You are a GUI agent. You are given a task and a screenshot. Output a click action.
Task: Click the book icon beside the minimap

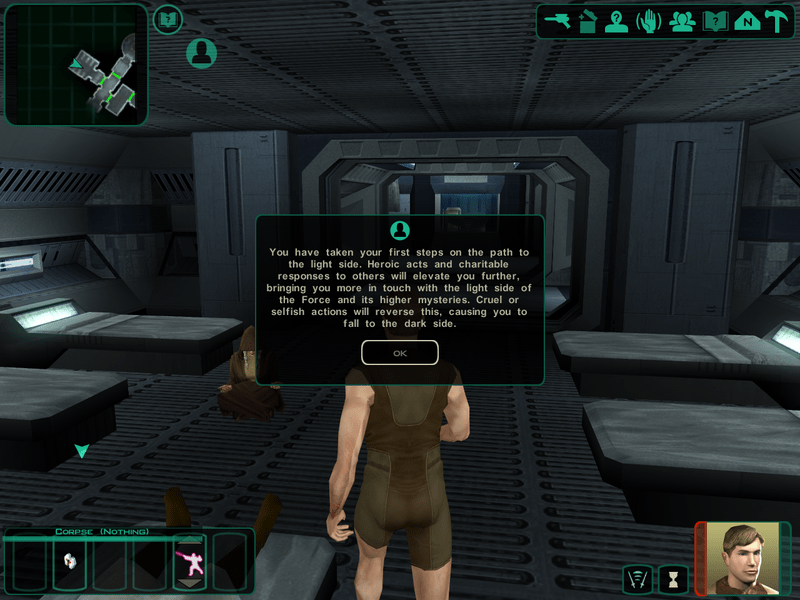[x=168, y=18]
